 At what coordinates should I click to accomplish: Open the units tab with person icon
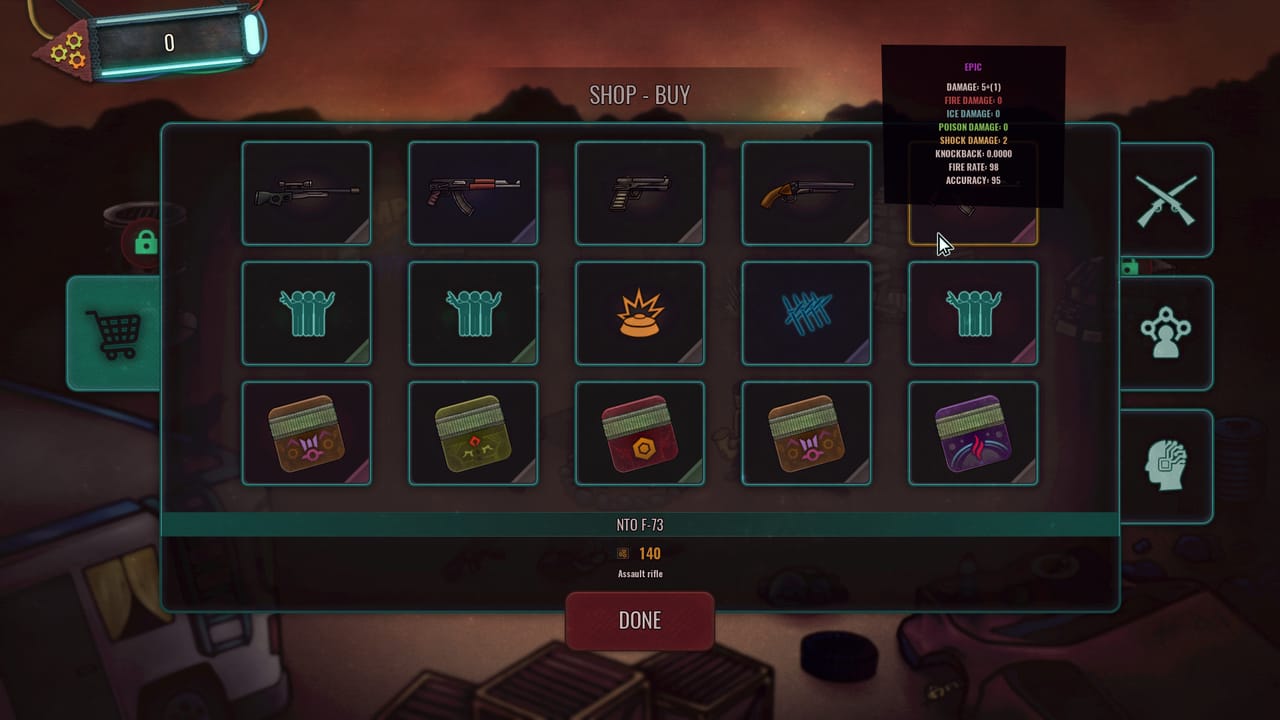1167,333
